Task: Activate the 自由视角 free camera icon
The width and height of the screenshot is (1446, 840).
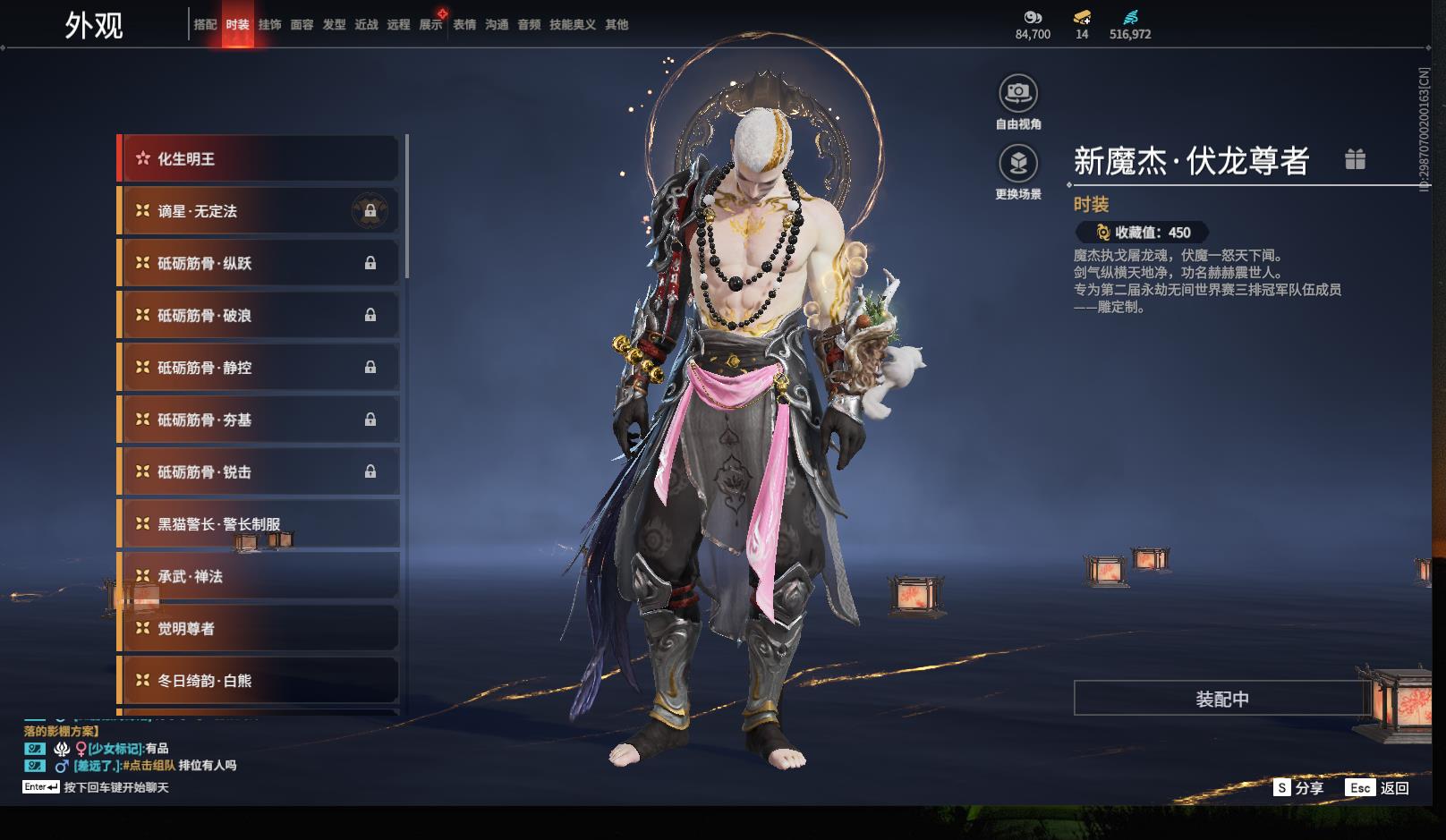Action: 1018,93
